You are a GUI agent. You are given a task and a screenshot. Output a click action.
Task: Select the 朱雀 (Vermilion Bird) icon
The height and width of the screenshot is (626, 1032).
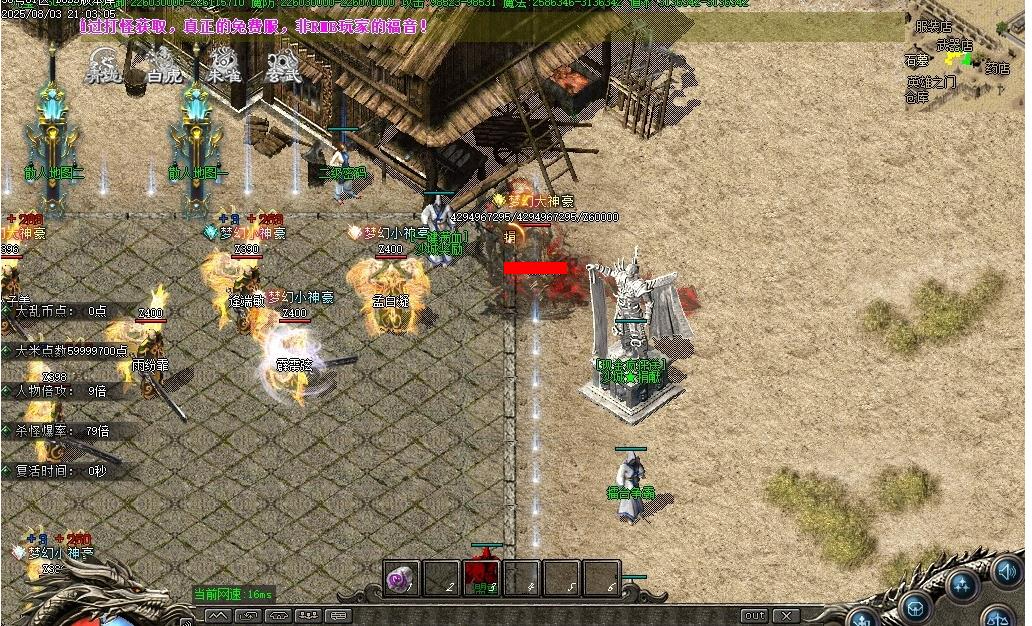tap(223, 63)
